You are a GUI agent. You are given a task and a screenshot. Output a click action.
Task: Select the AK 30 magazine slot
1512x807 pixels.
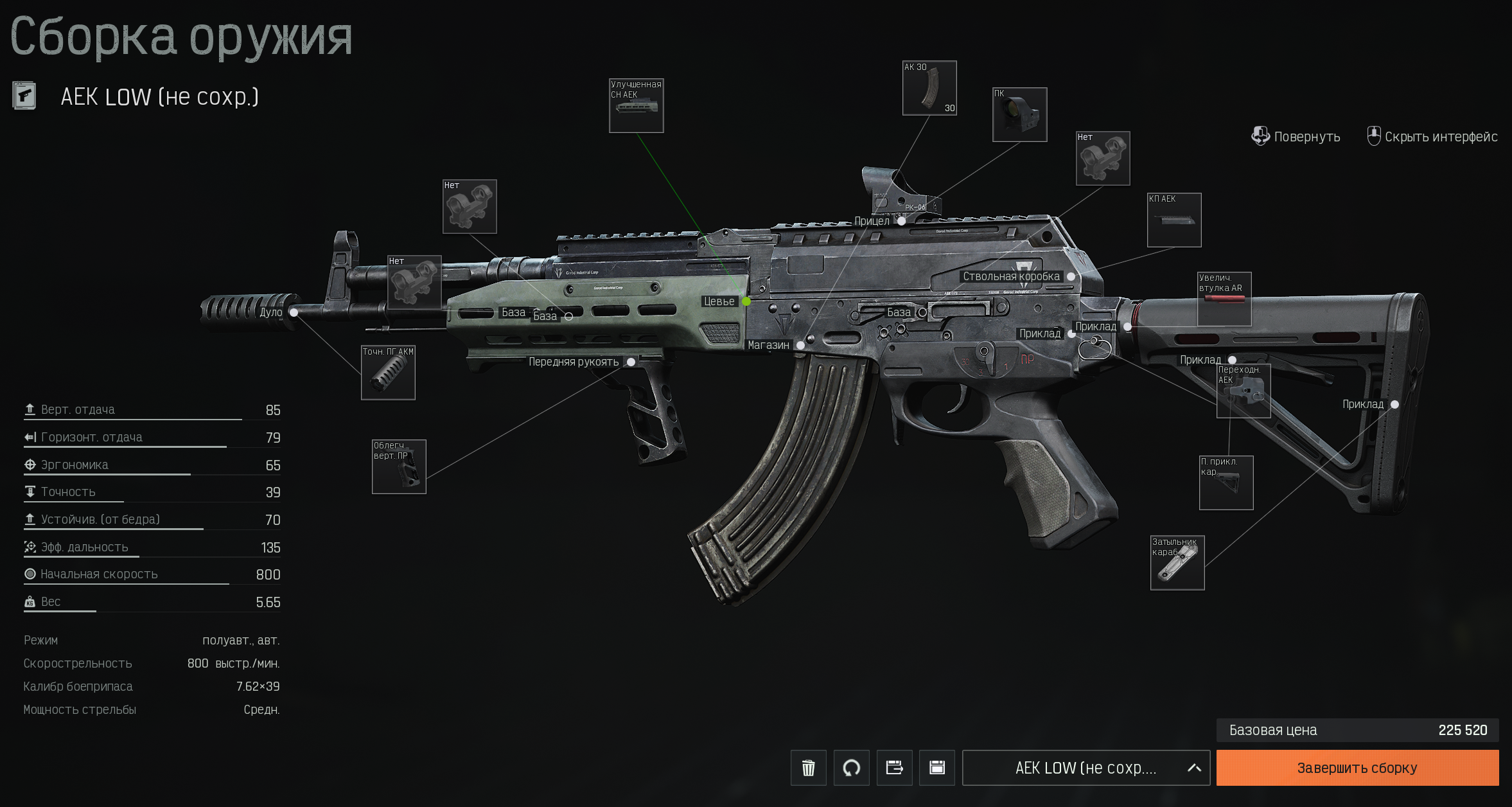(929, 88)
